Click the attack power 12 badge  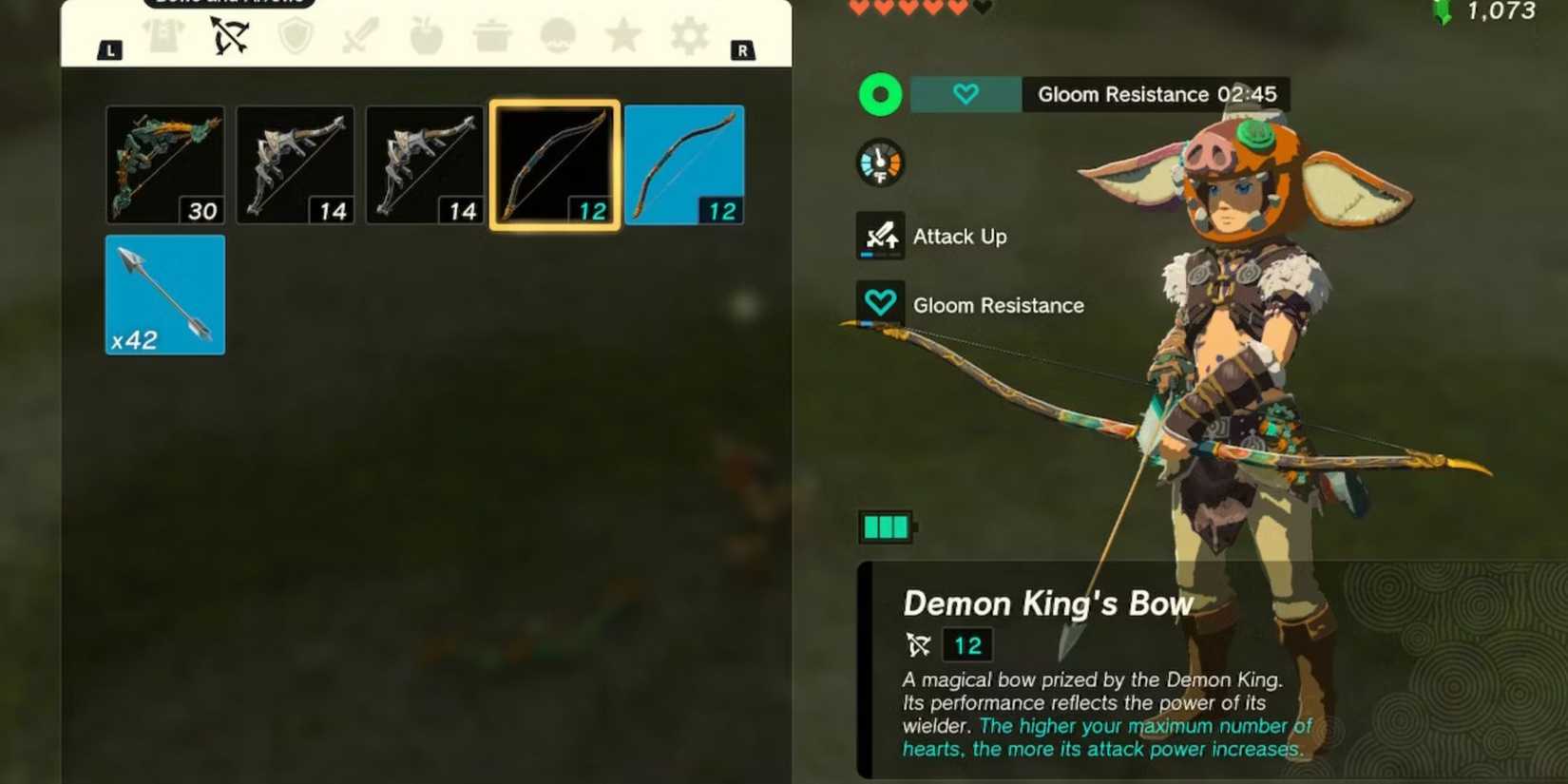(x=967, y=644)
